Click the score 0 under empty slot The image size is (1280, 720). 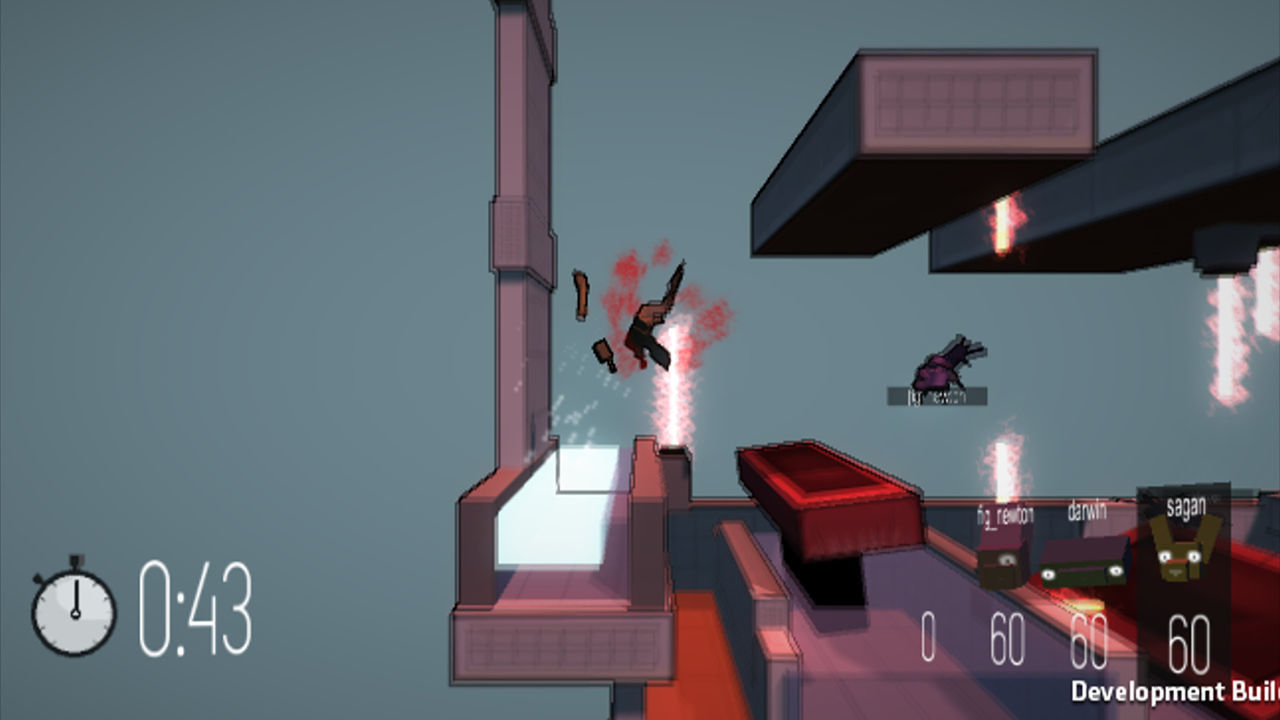(927, 635)
